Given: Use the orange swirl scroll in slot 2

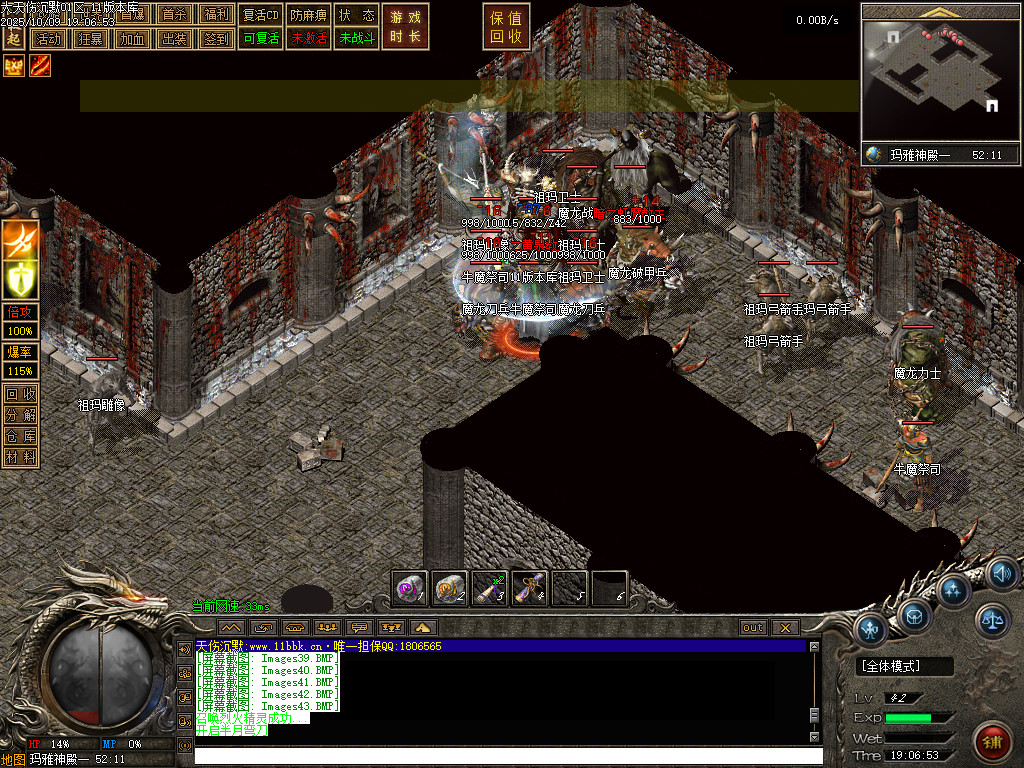Looking at the screenshot, I should coord(450,589).
